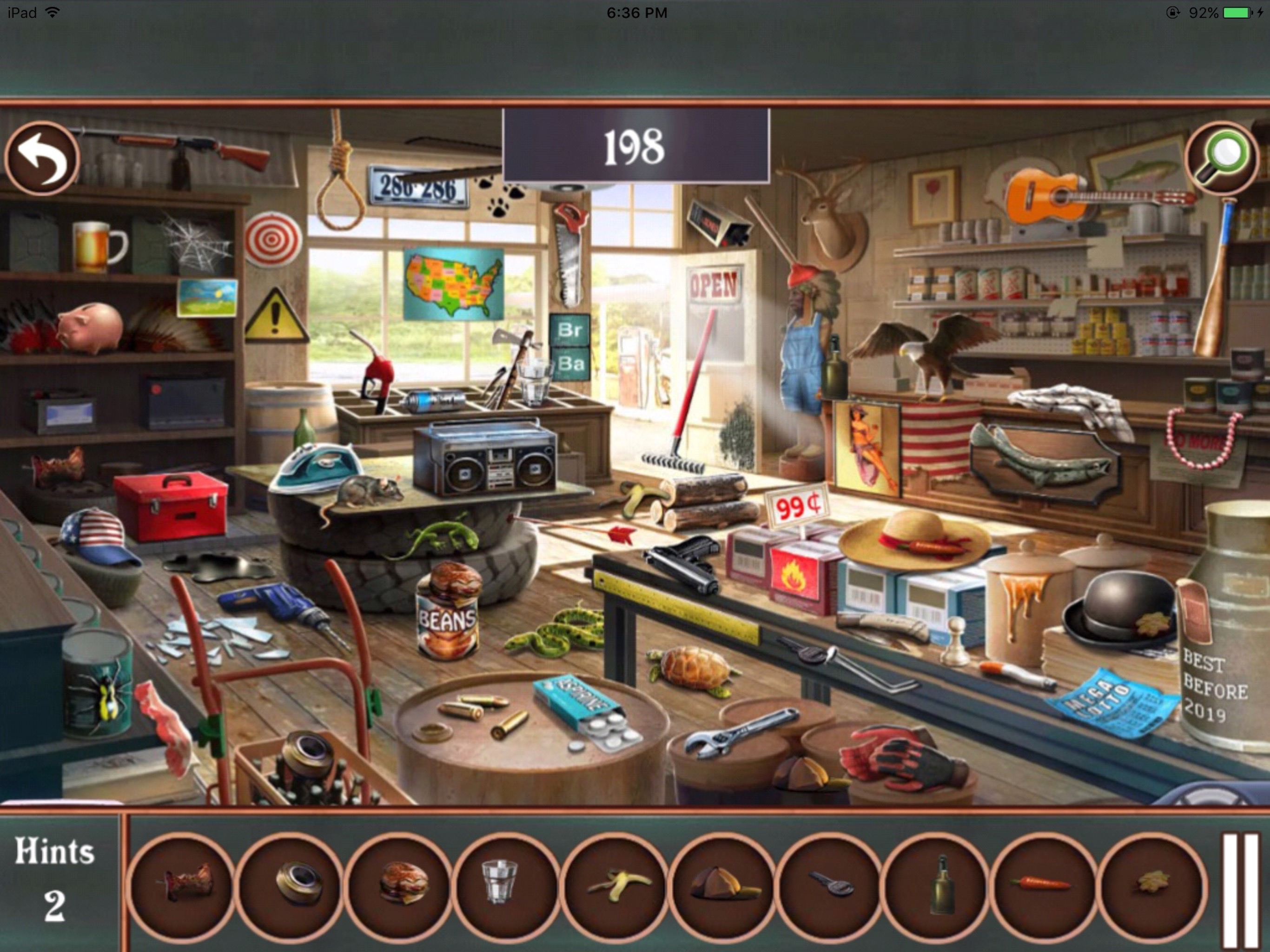Go back with the return arrow button
The image size is (1270, 952).
[41, 159]
